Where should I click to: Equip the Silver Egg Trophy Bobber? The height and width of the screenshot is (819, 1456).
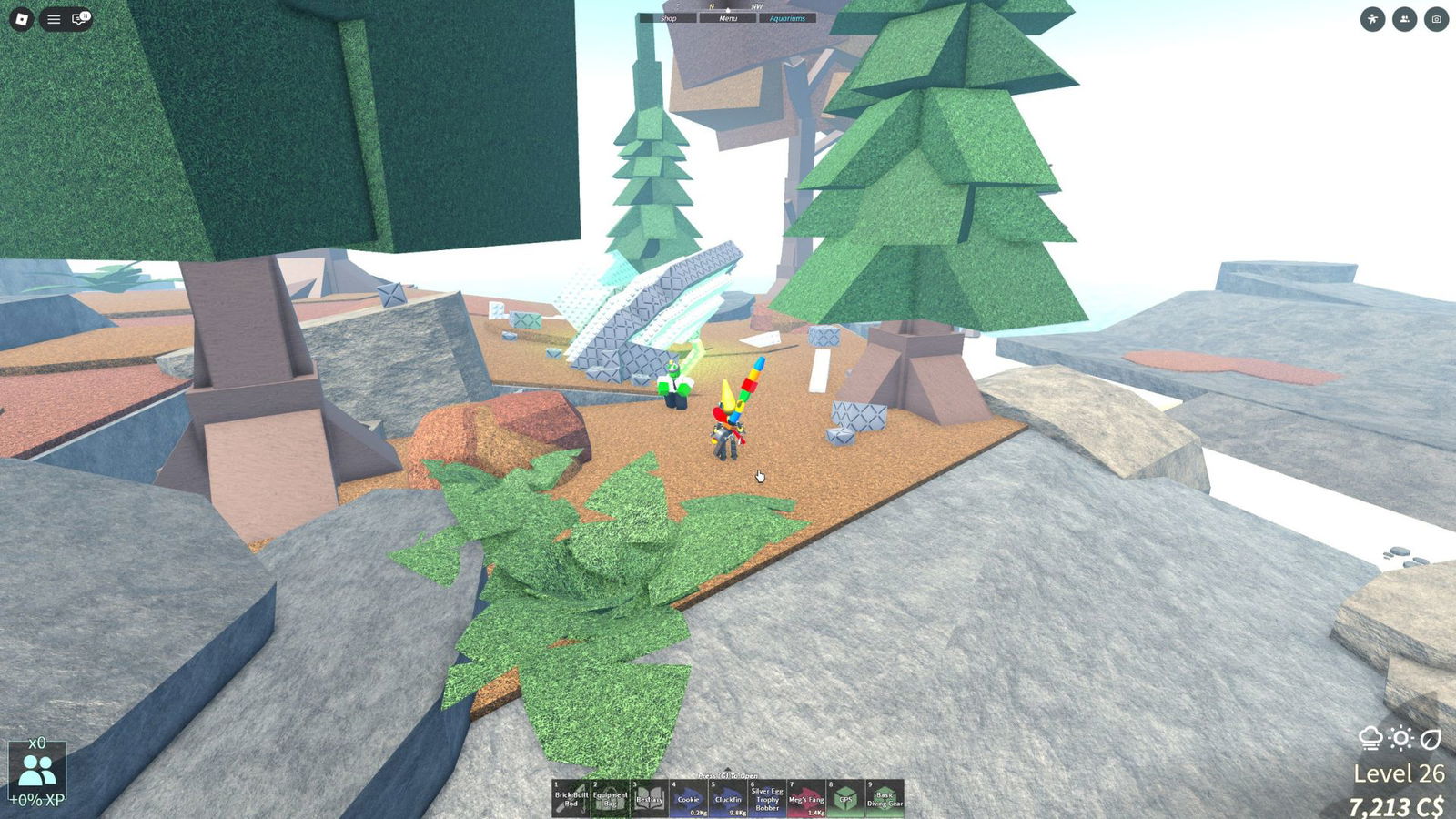click(x=767, y=798)
